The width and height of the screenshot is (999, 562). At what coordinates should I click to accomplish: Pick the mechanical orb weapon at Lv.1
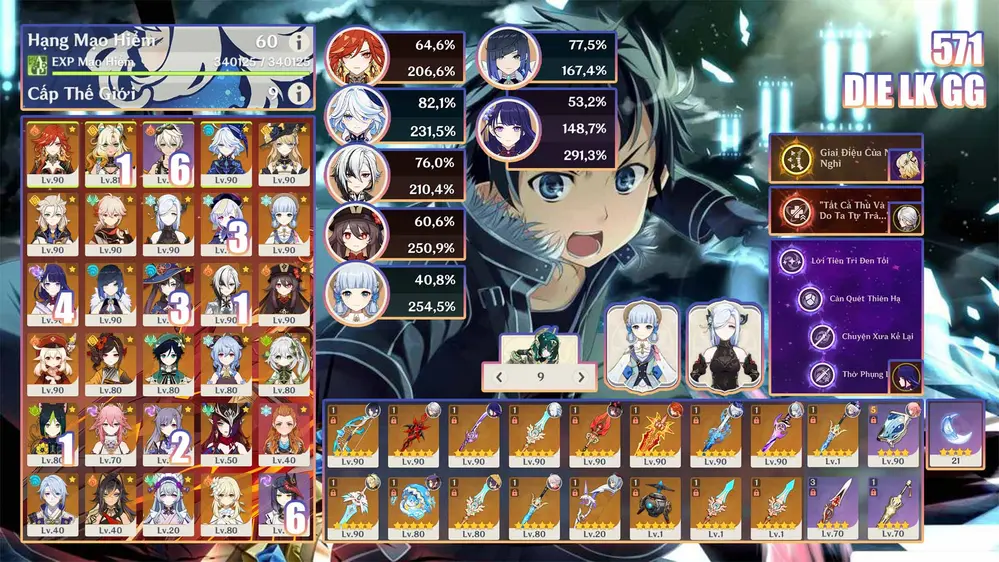coord(654,506)
